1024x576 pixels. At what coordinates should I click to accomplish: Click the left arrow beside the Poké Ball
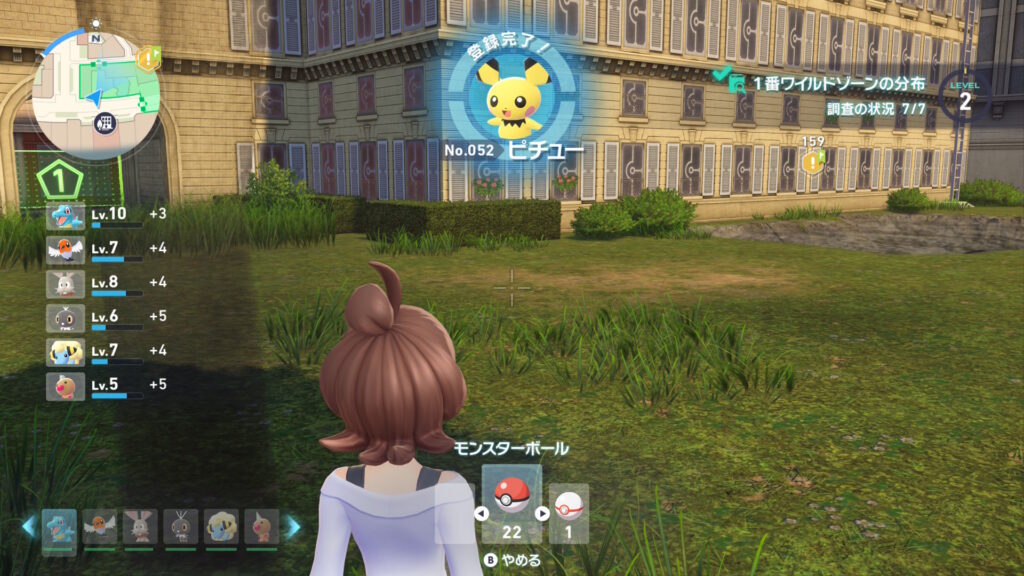(481, 514)
